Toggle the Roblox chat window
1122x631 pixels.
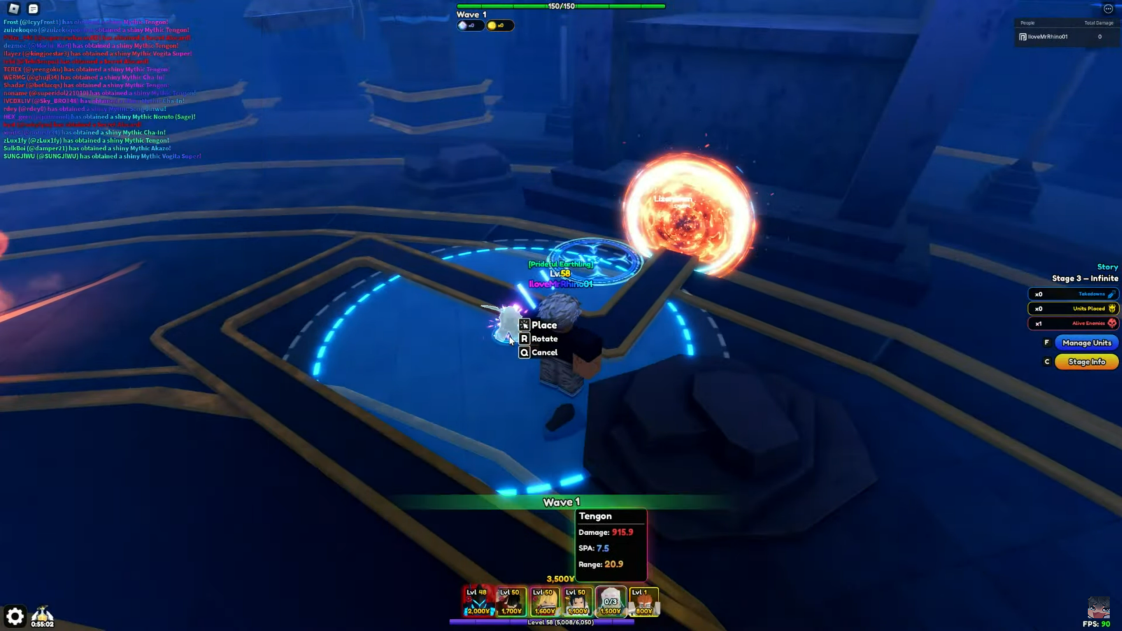pos(33,9)
